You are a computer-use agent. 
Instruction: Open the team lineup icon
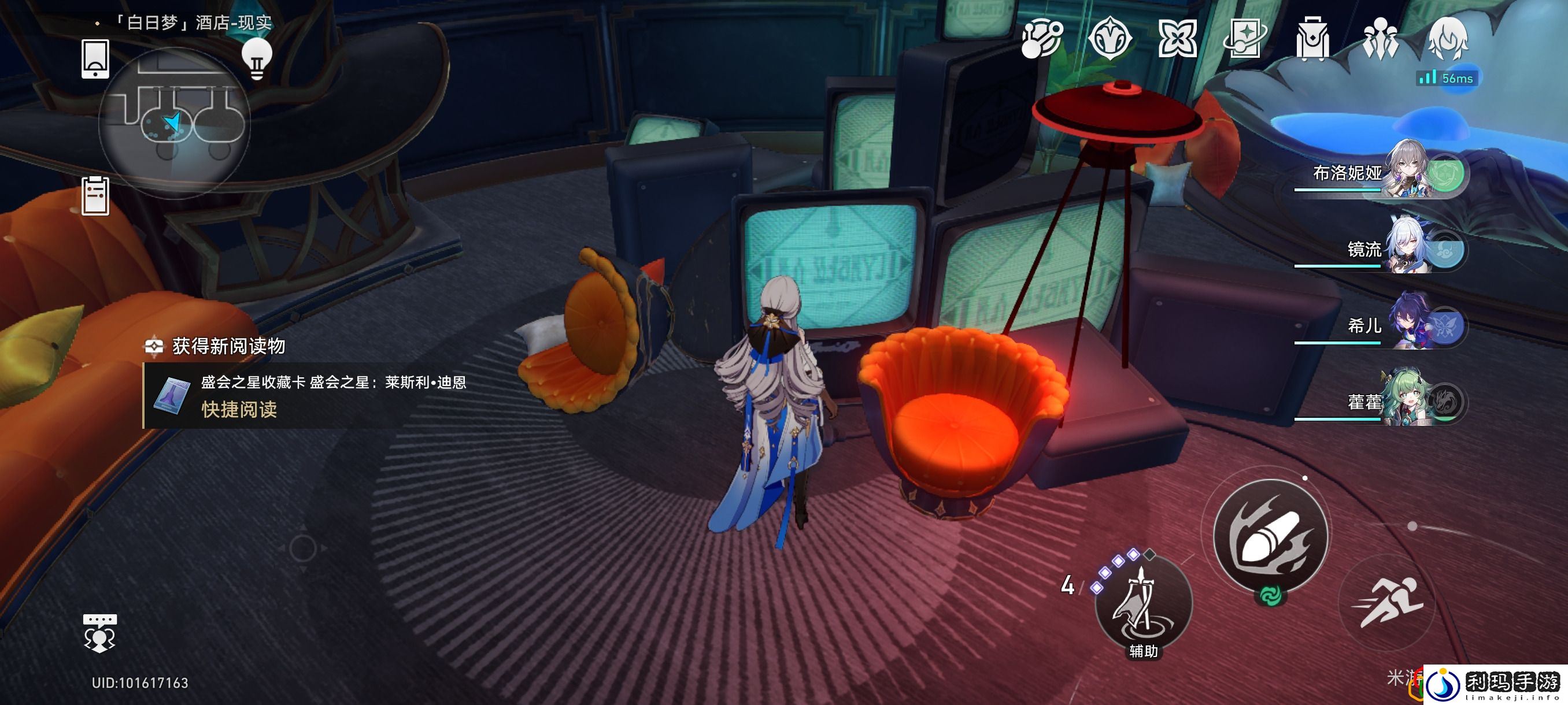click(x=1380, y=39)
